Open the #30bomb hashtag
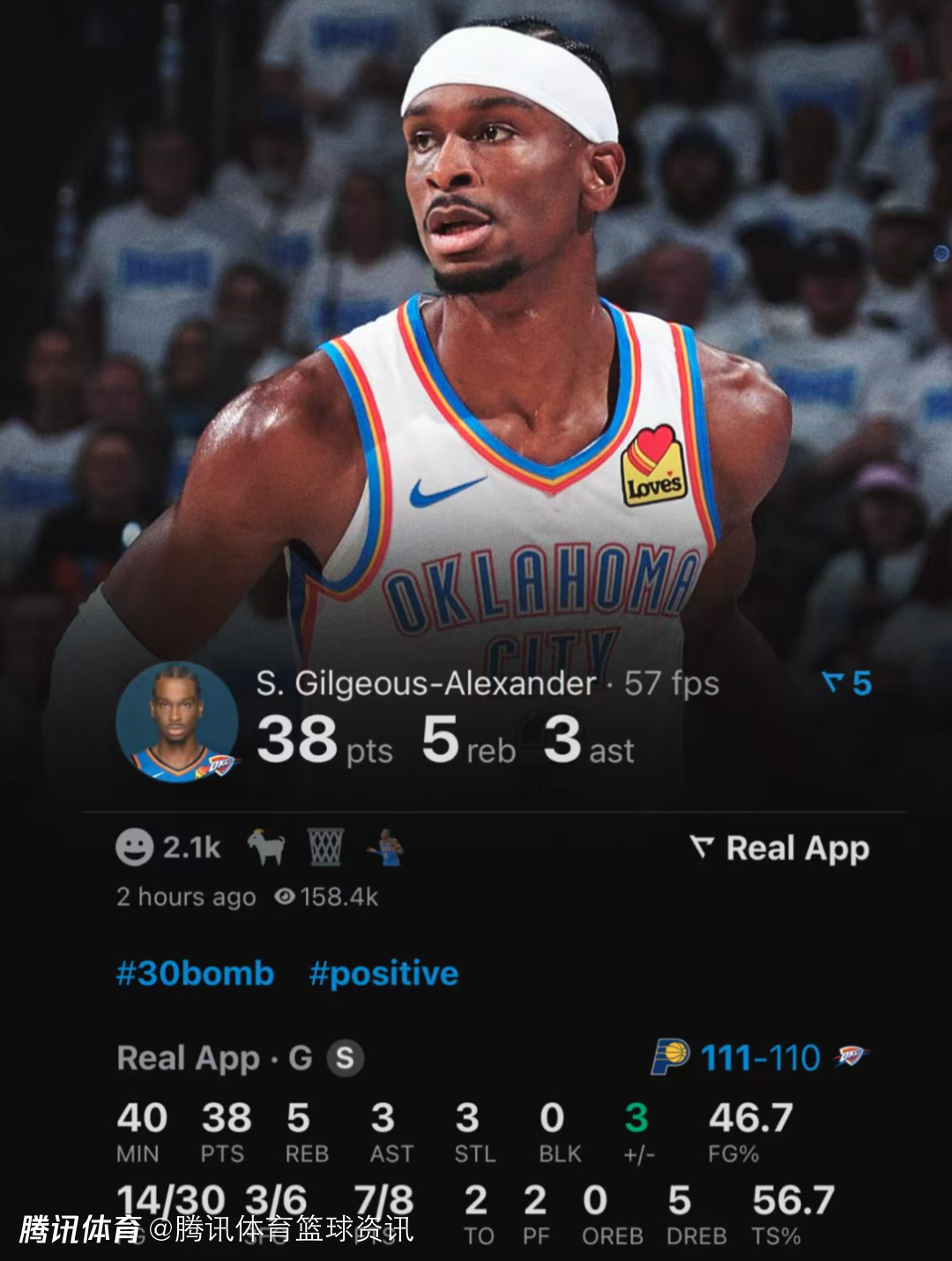 click(x=196, y=974)
